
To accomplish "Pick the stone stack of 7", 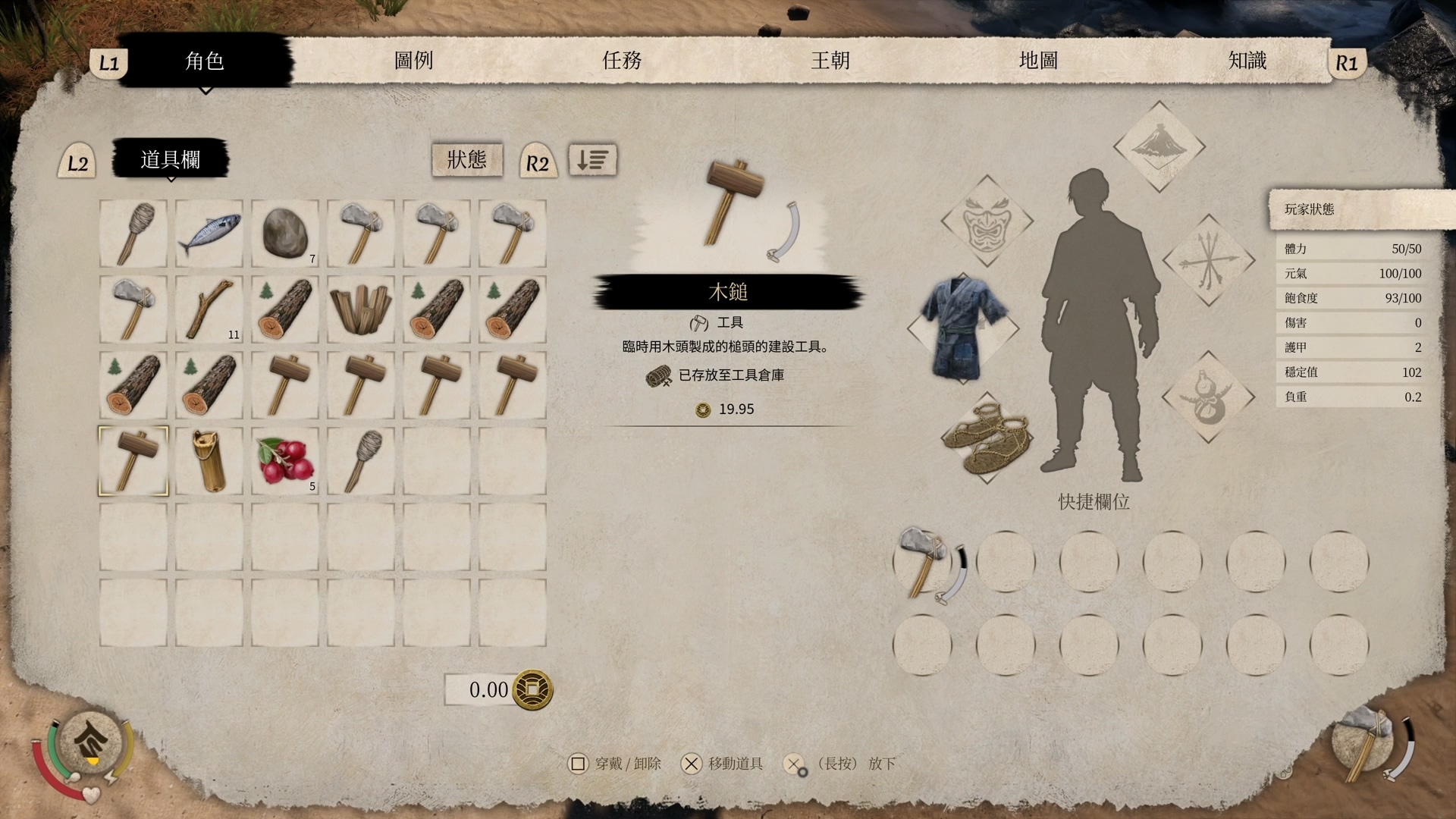I will (285, 234).
